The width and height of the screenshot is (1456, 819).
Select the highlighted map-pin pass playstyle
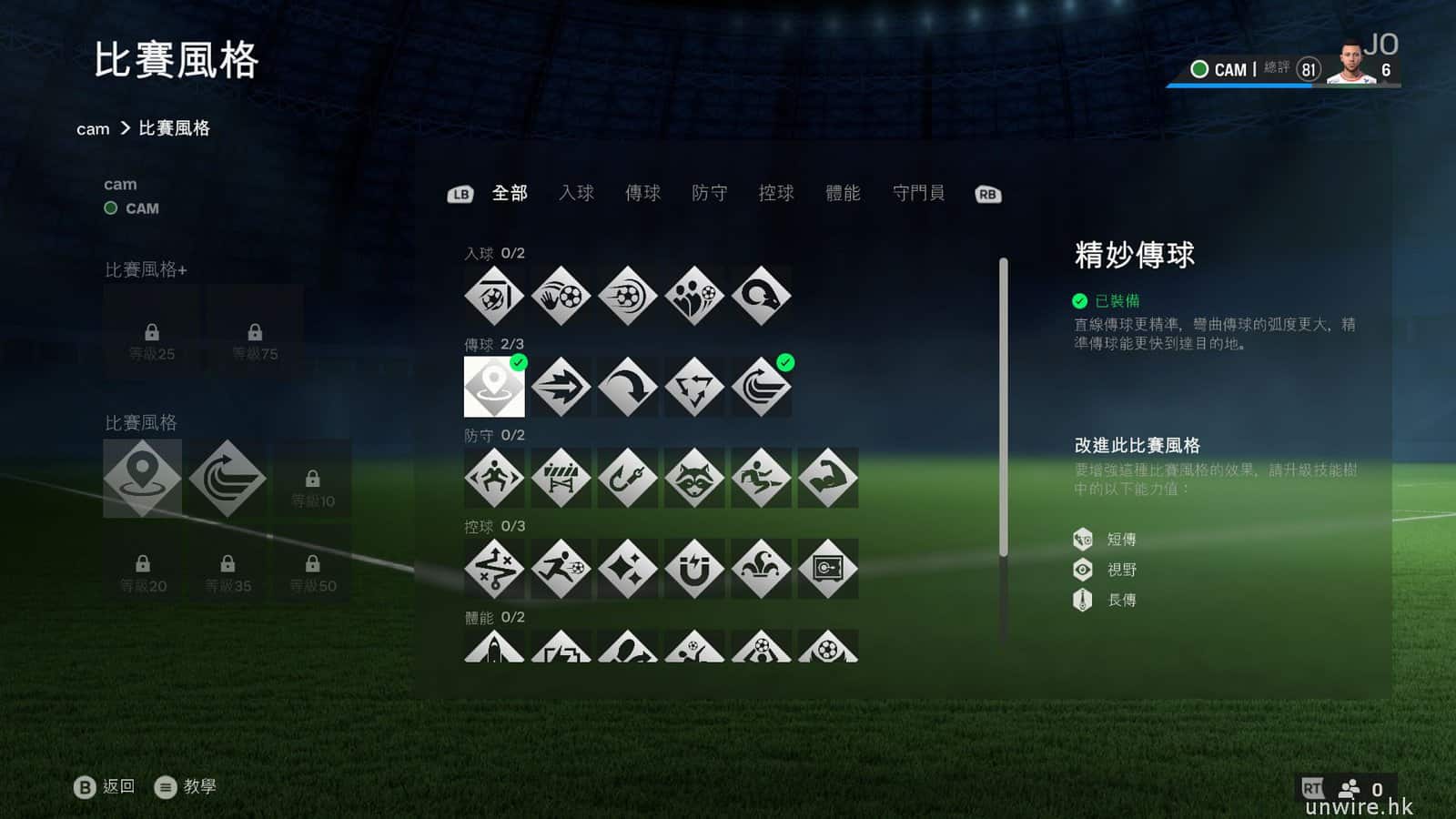coord(494,387)
